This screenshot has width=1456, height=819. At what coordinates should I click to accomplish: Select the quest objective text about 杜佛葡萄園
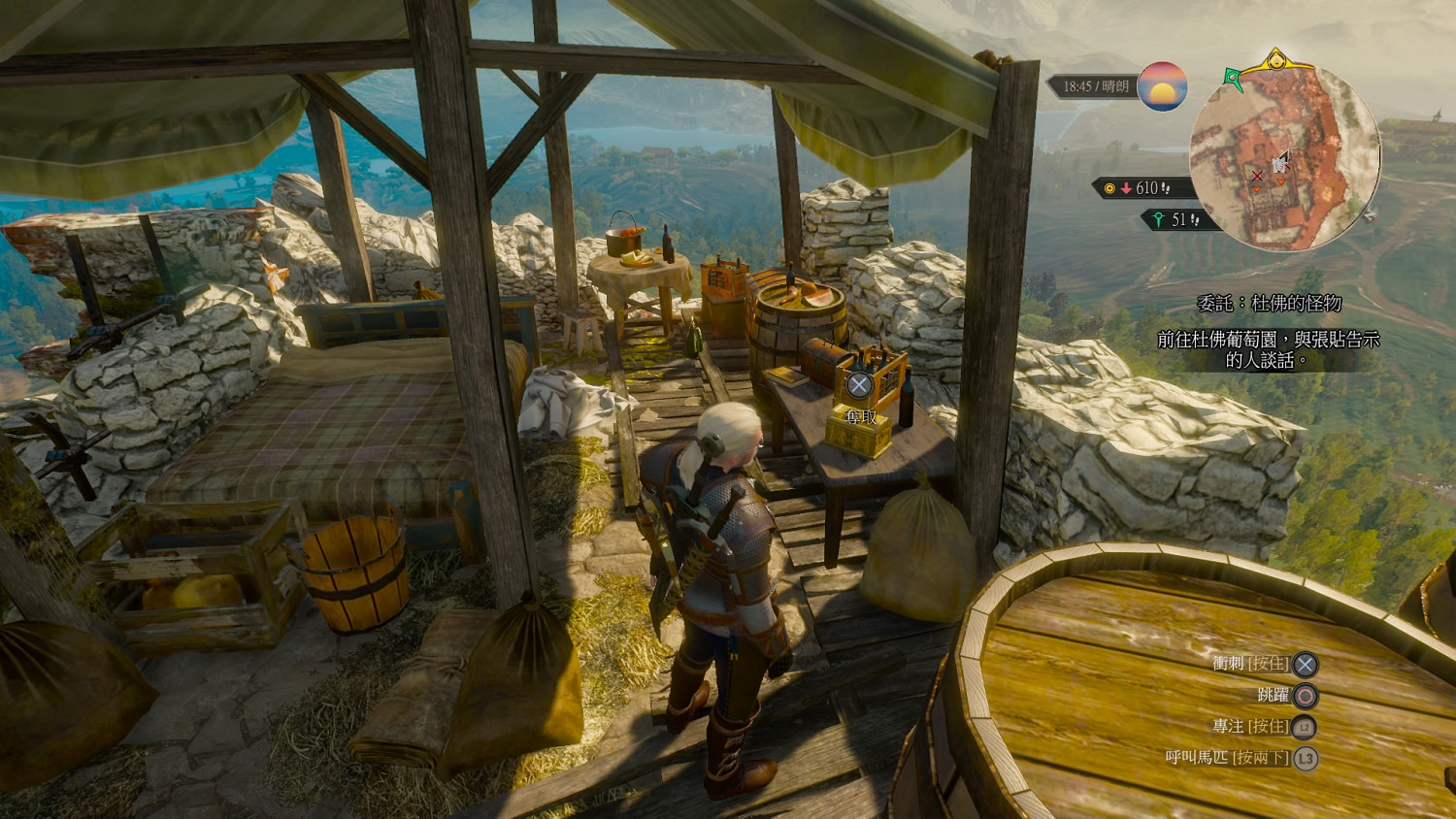(1268, 349)
